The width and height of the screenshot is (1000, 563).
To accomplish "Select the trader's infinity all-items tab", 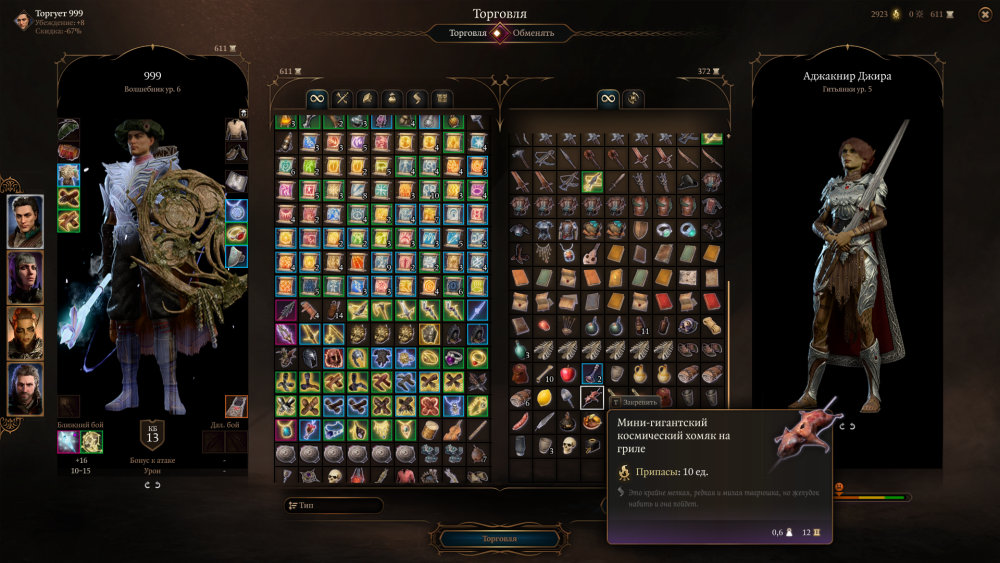I will click(608, 98).
